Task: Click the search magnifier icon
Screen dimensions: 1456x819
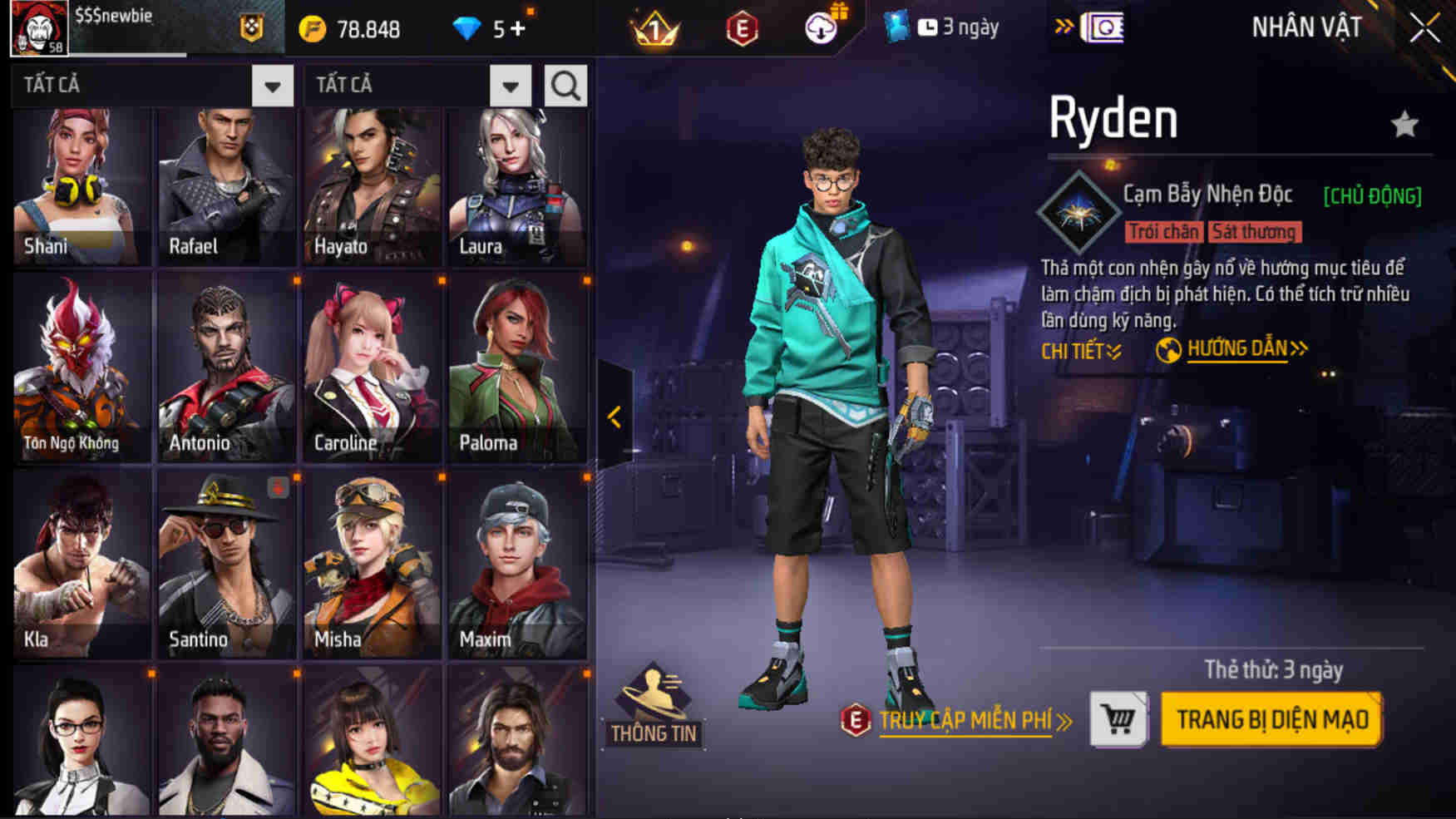Action: coord(565,84)
